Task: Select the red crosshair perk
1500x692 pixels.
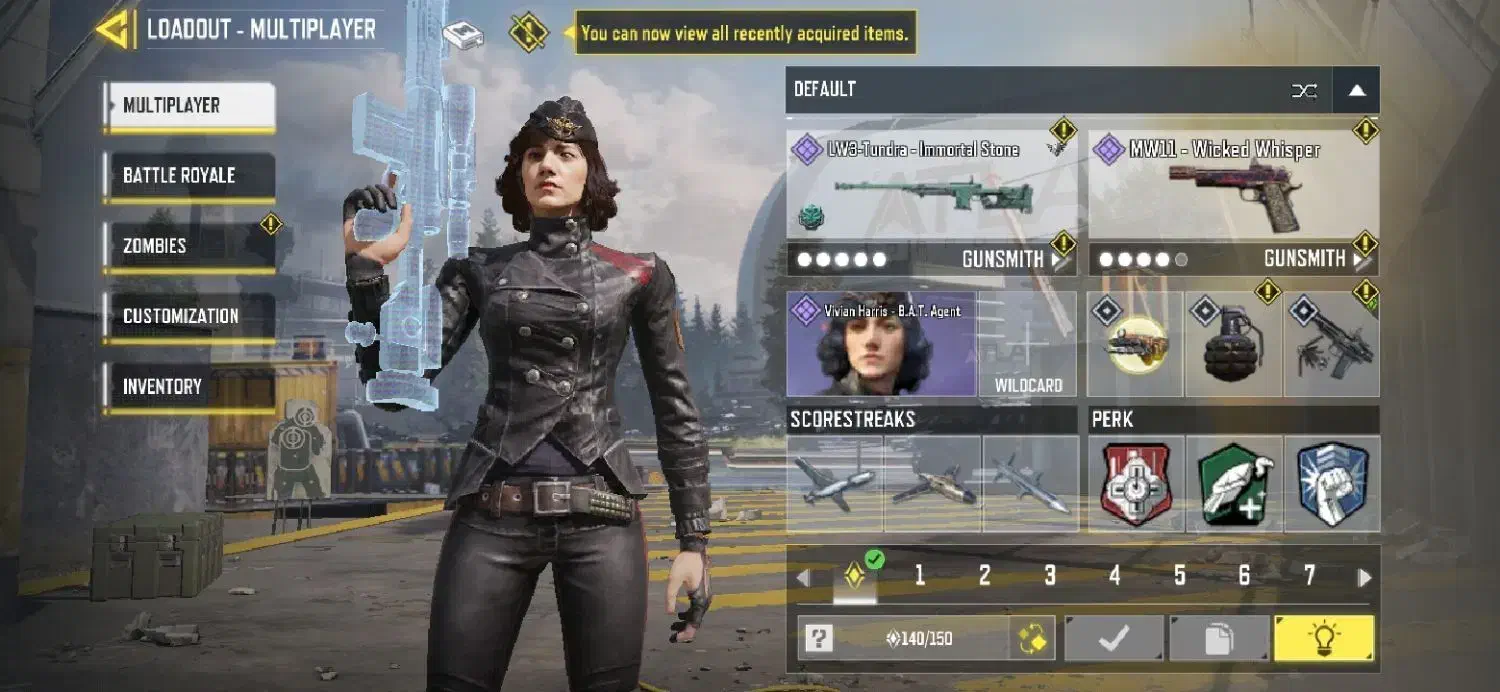Action: 1136,485
